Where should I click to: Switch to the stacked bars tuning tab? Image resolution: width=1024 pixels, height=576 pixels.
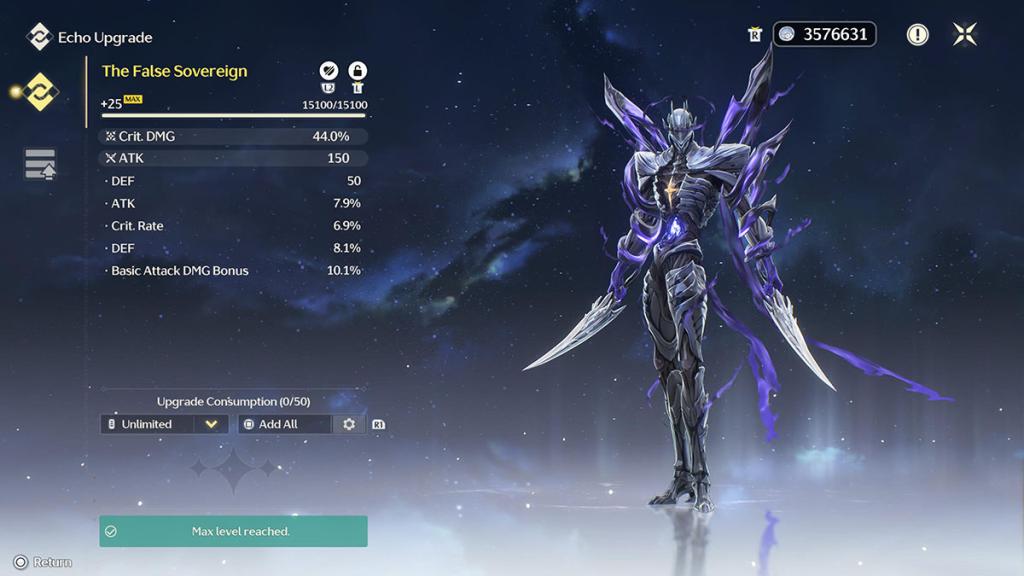[x=40, y=165]
